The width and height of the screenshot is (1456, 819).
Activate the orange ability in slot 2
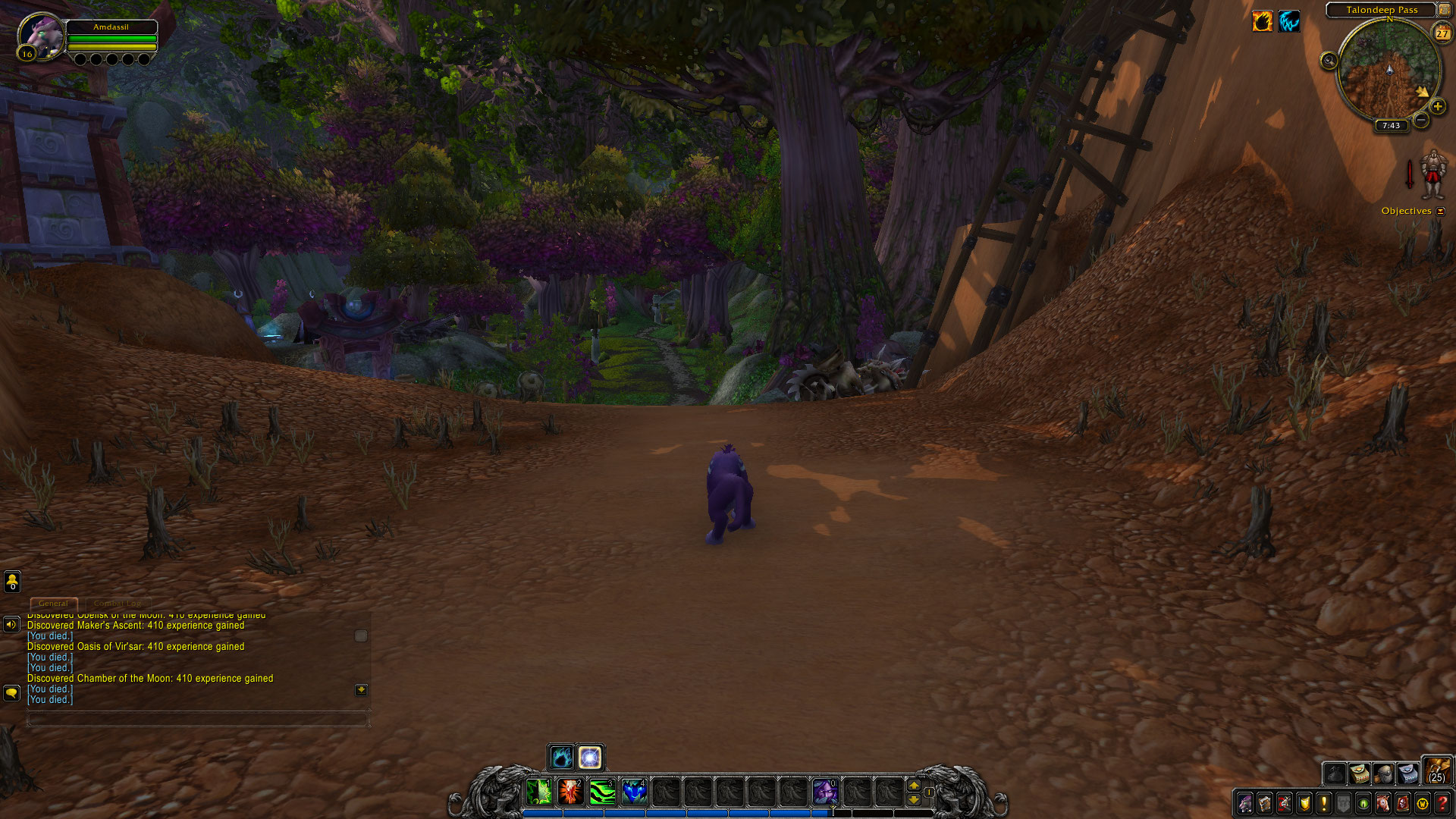coord(570,792)
